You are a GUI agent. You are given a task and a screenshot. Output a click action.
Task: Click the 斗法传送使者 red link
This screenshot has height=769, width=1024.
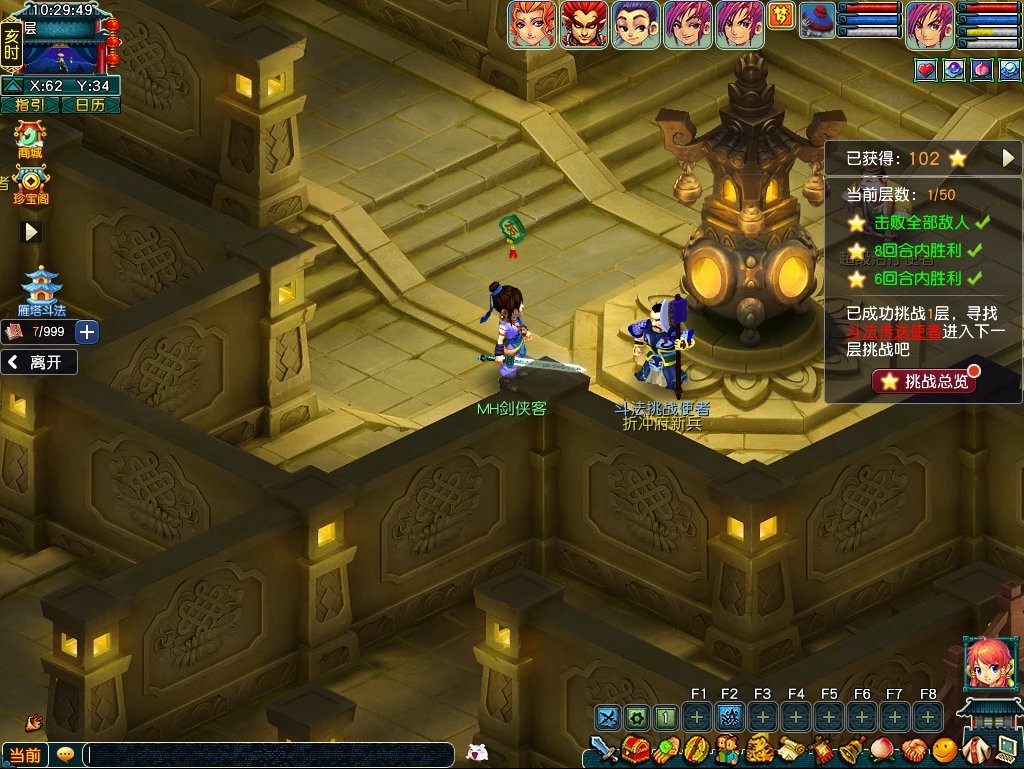pos(894,332)
